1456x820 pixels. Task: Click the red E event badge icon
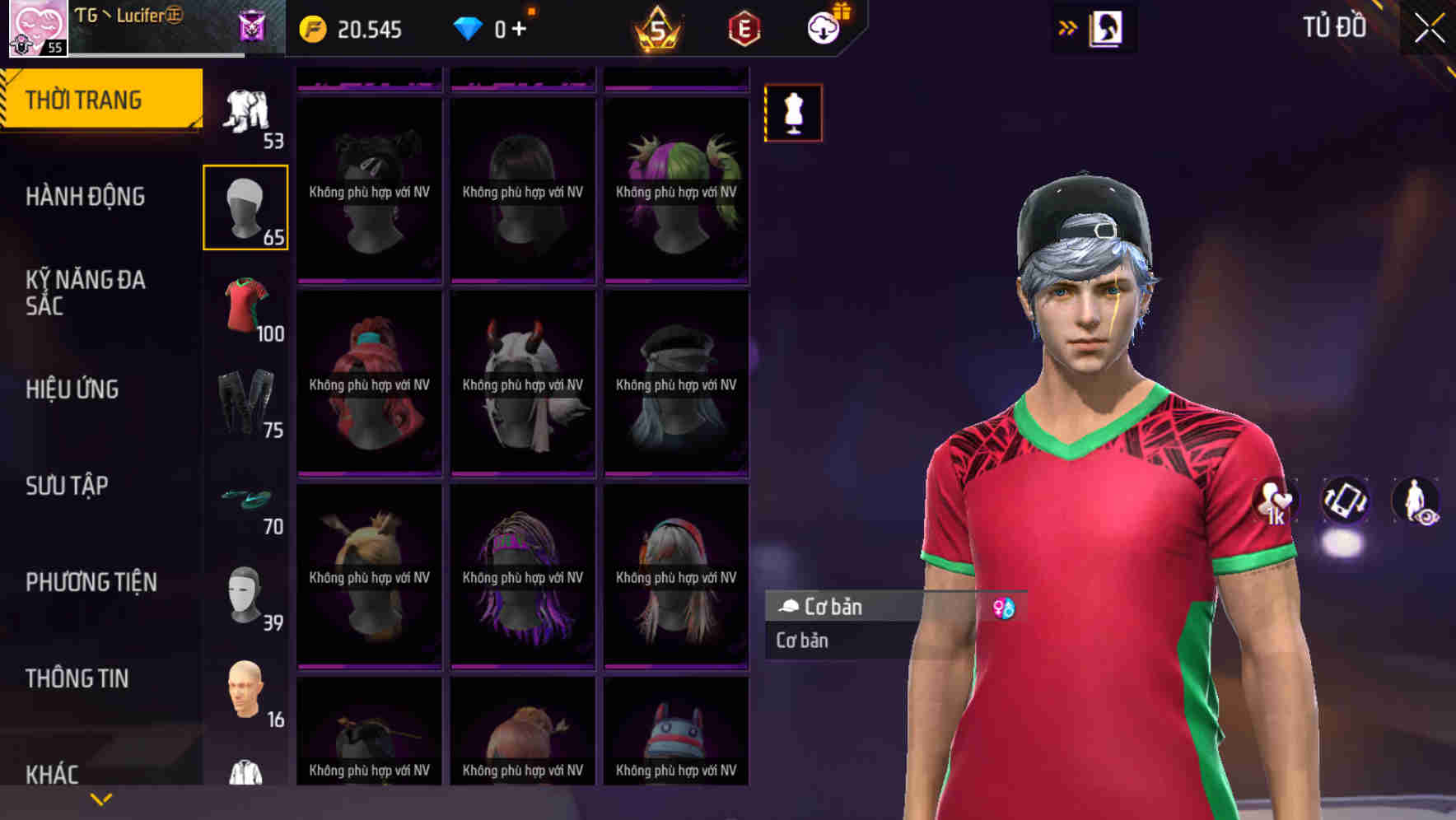coord(743,27)
